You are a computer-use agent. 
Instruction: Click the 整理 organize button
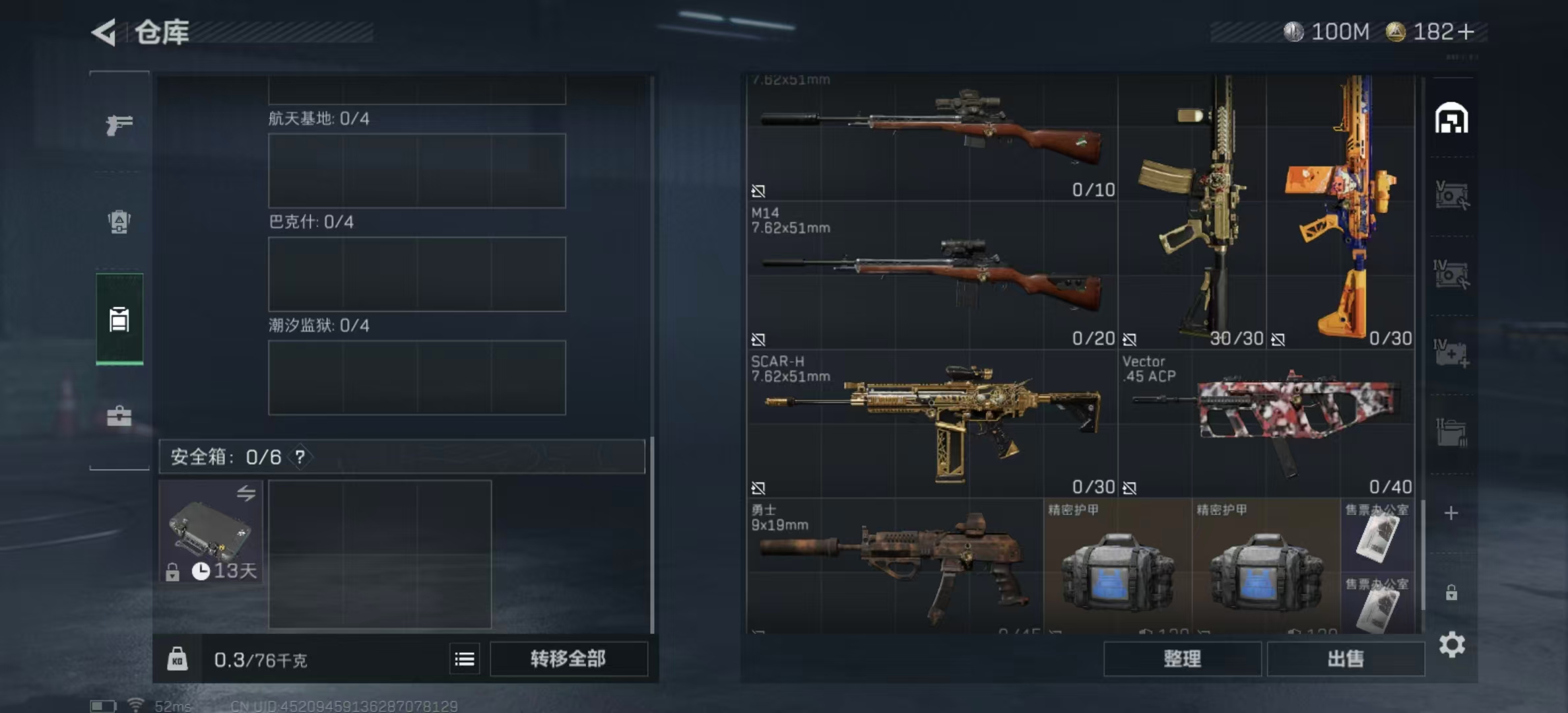click(1182, 658)
